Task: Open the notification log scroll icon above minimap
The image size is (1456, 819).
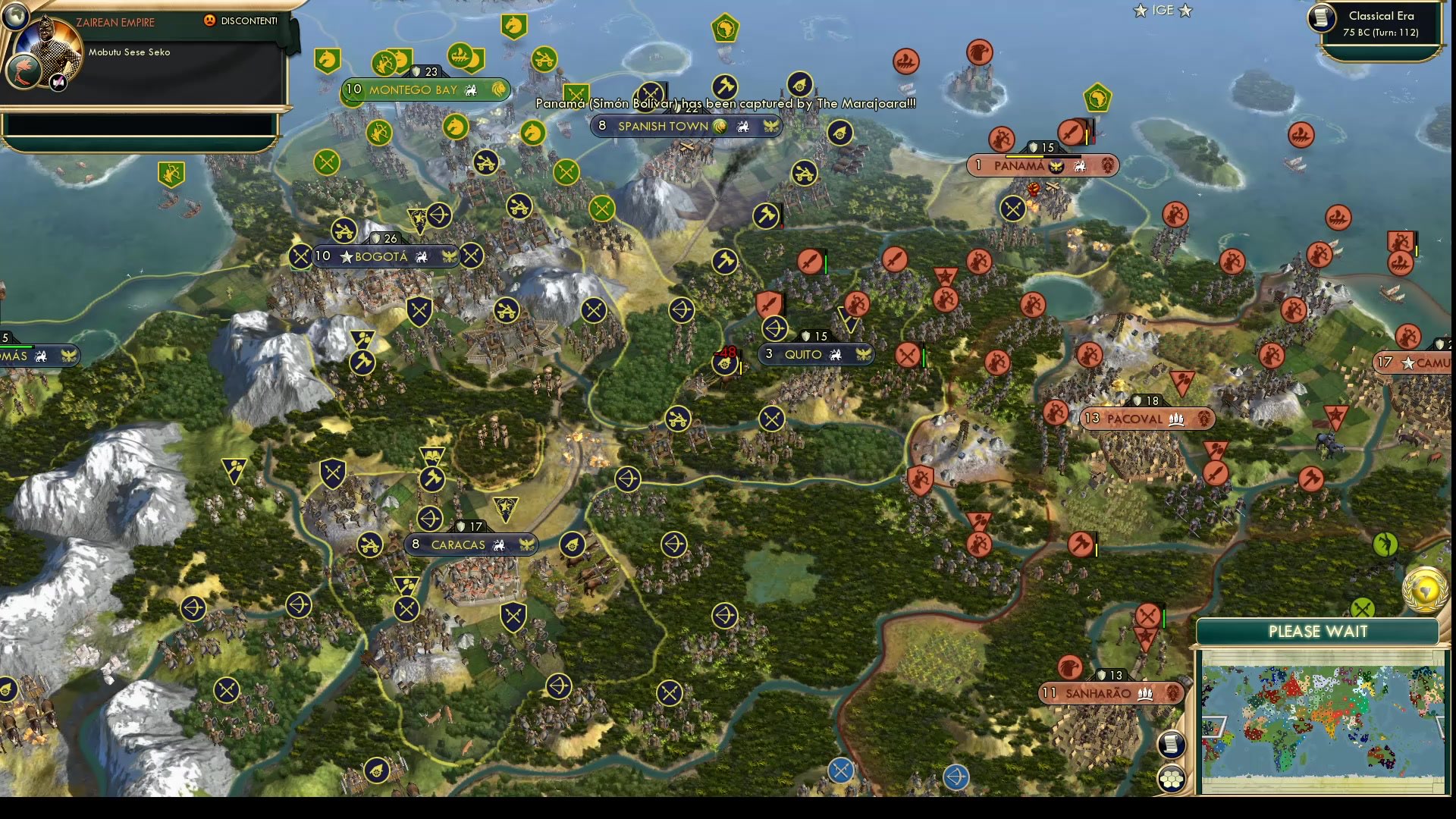Action: pyautogui.click(x=1172, y=744)
